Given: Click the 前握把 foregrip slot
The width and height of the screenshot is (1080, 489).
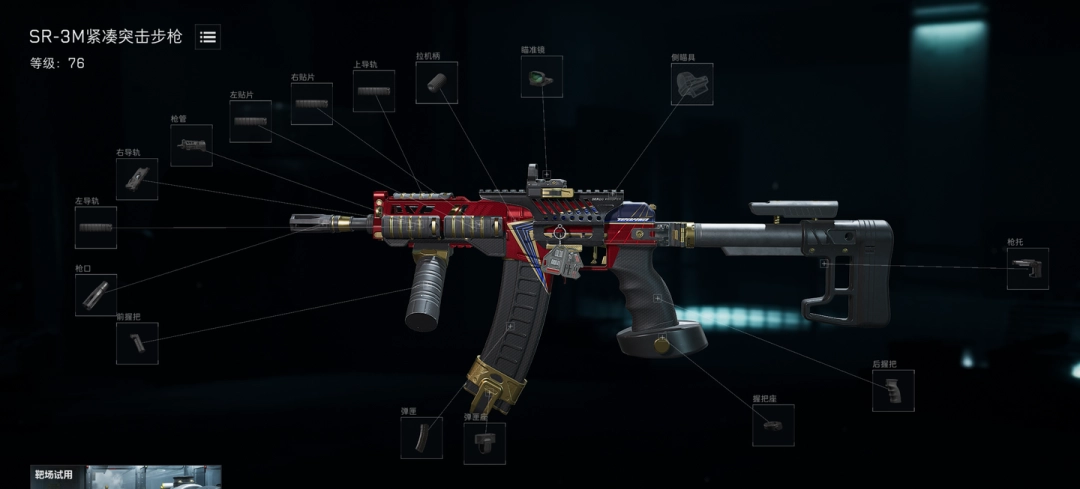Looking at the screenshot, I should [x=137, y=343].
